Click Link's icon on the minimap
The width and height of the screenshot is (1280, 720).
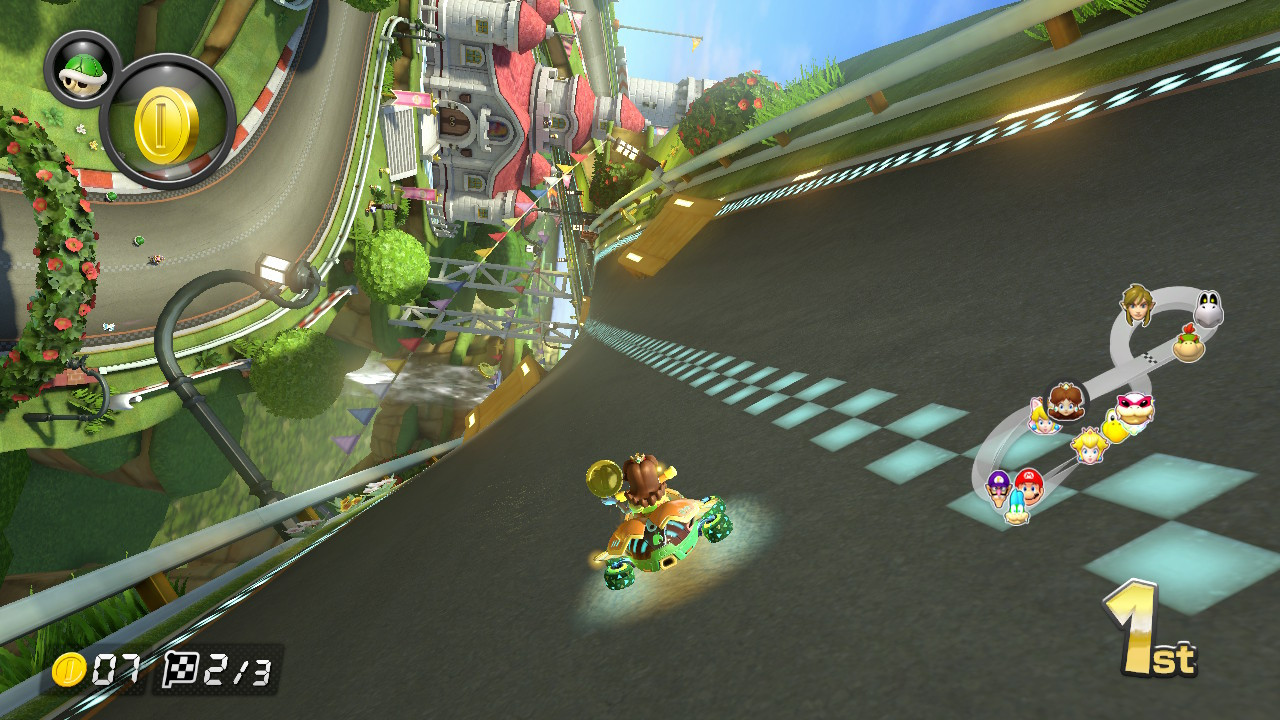pos(1140,307)
